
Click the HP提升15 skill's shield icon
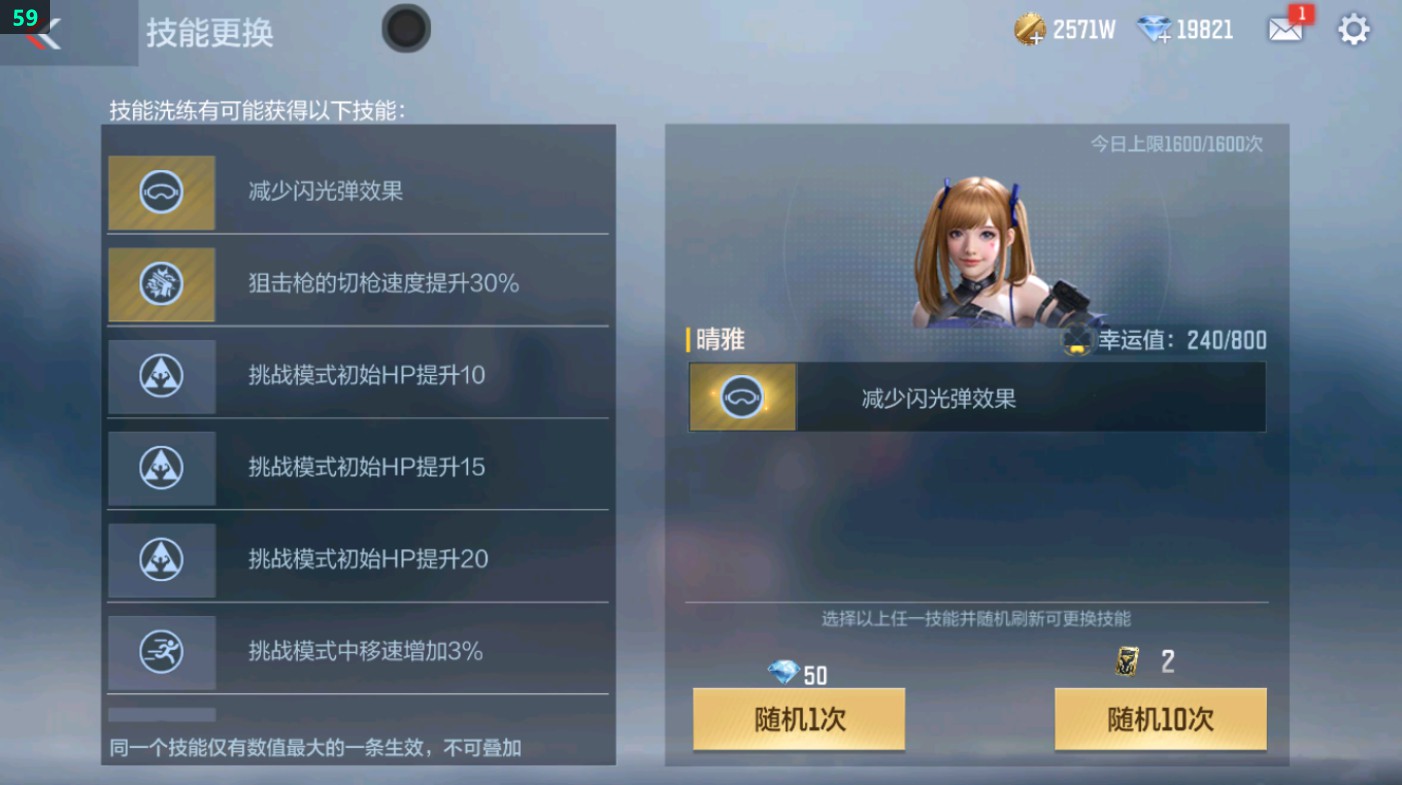[161, 467]
